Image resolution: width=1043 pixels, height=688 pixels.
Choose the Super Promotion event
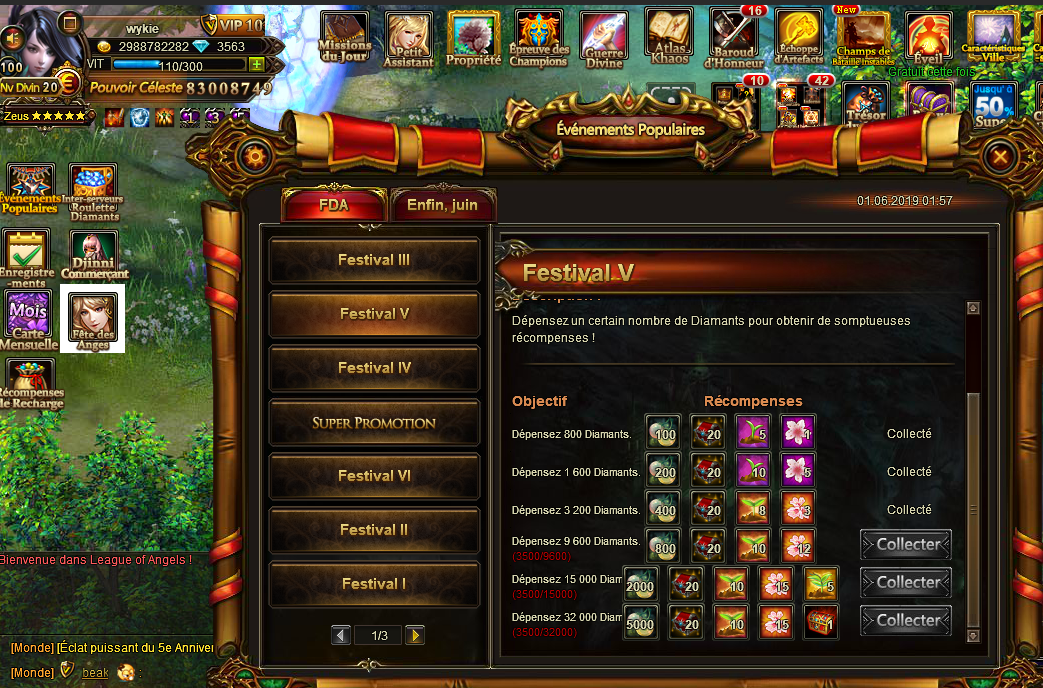coord(374,422)
